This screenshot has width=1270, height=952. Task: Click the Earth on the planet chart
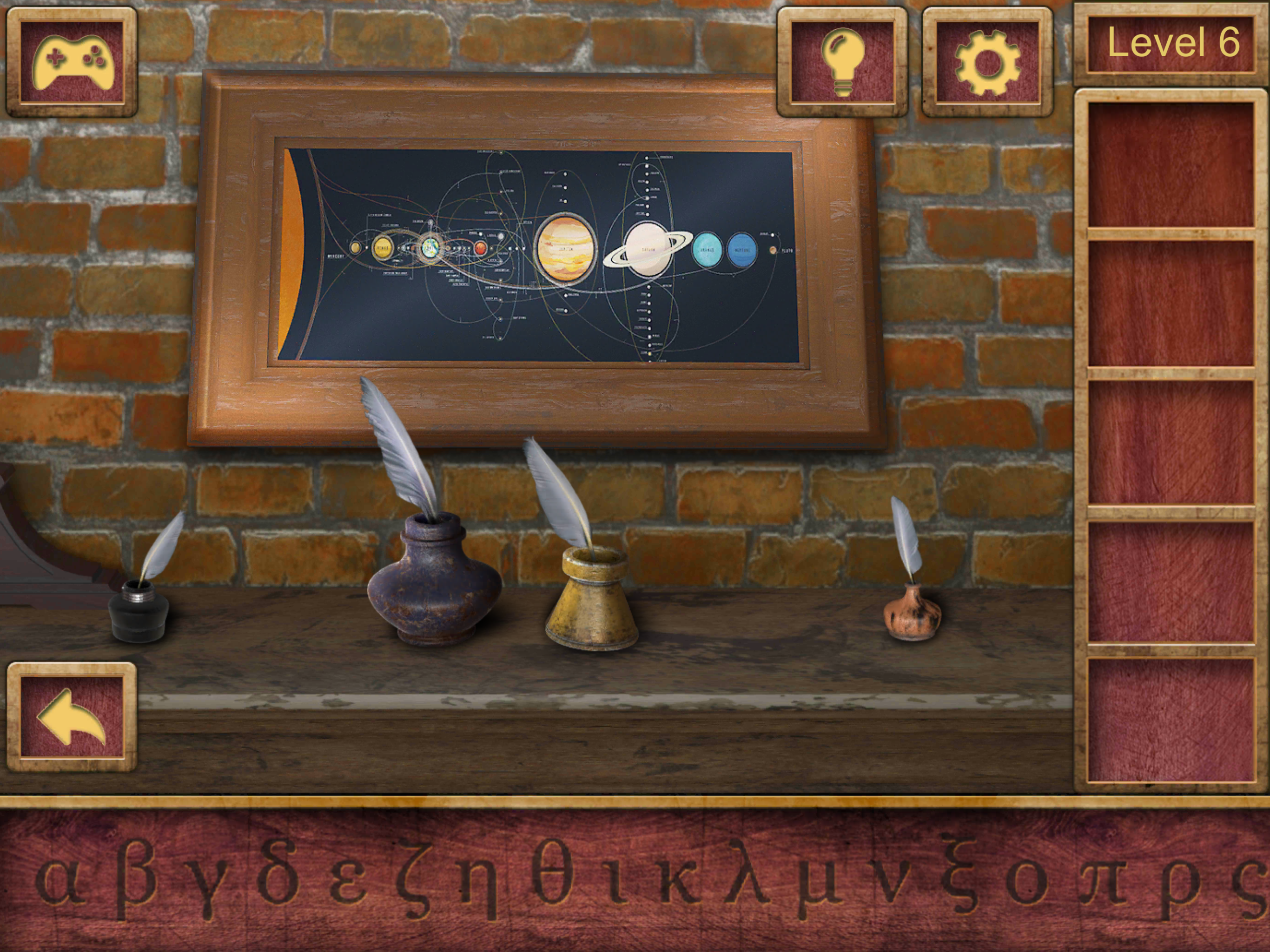430,249
